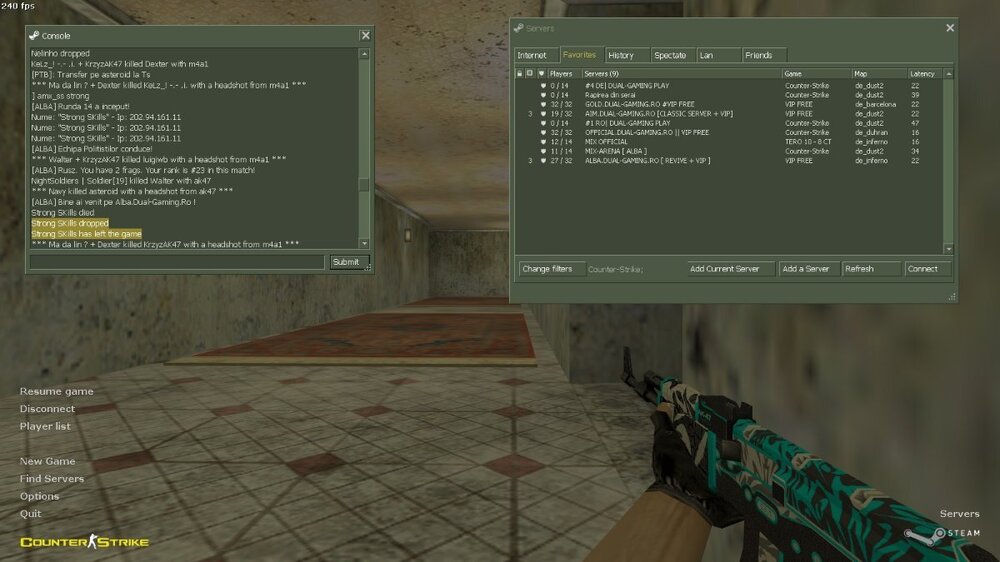Screen dimensions: 1000x562
Task: Switch to the Internet tab
Action: [x=532, y=55]
